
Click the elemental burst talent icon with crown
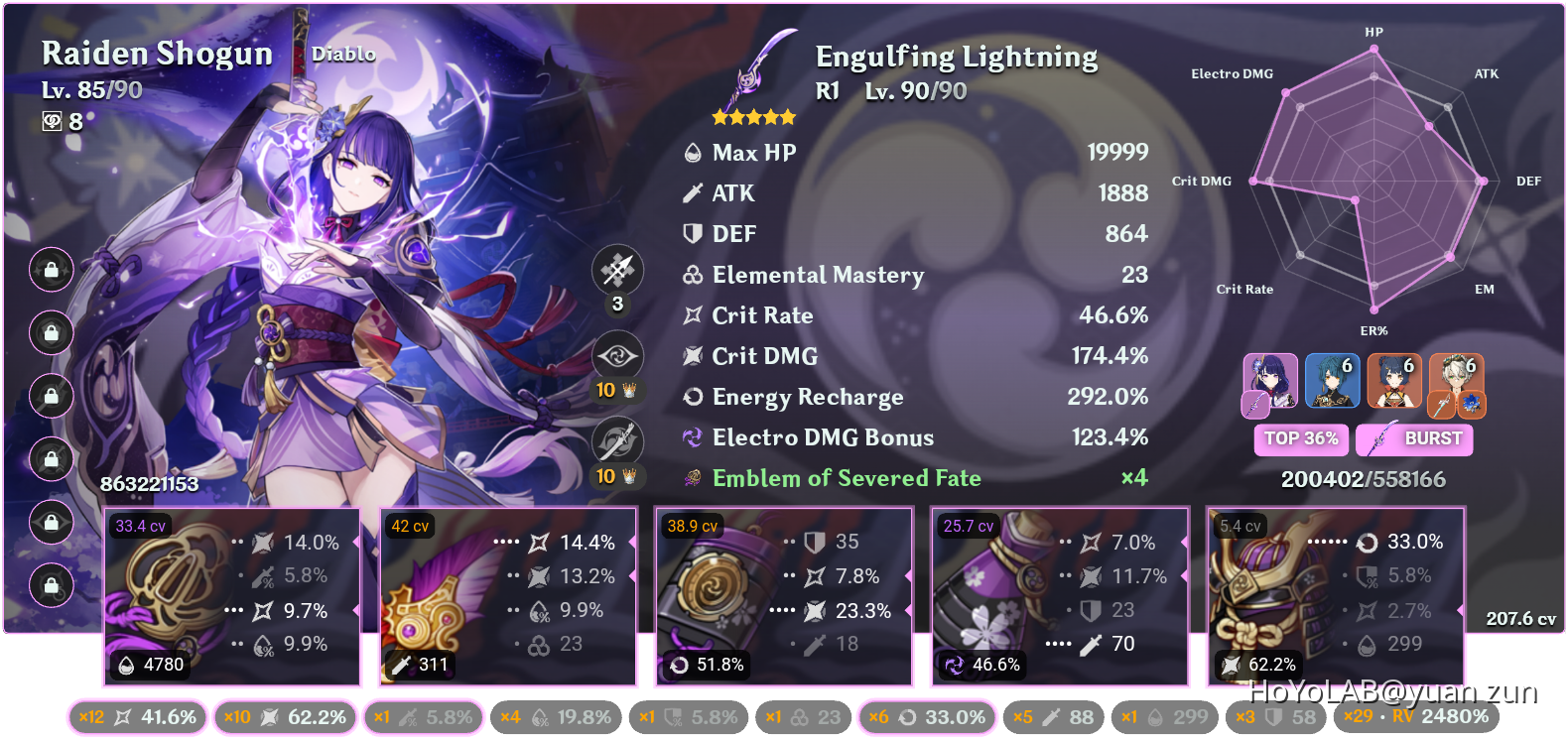point(617,441)
